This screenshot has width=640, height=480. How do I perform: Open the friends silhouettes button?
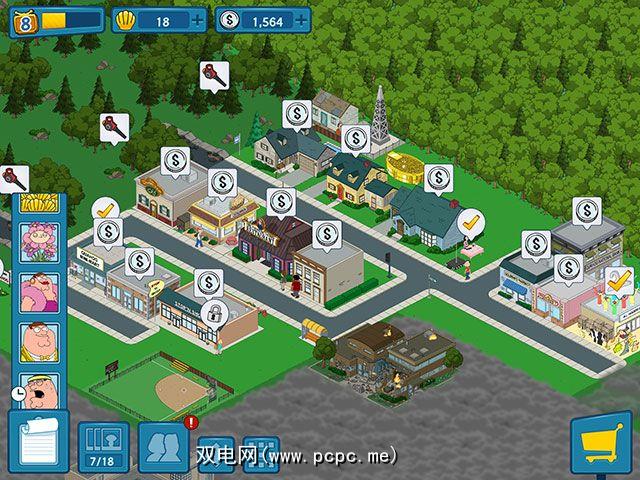(x=164, y=445)
